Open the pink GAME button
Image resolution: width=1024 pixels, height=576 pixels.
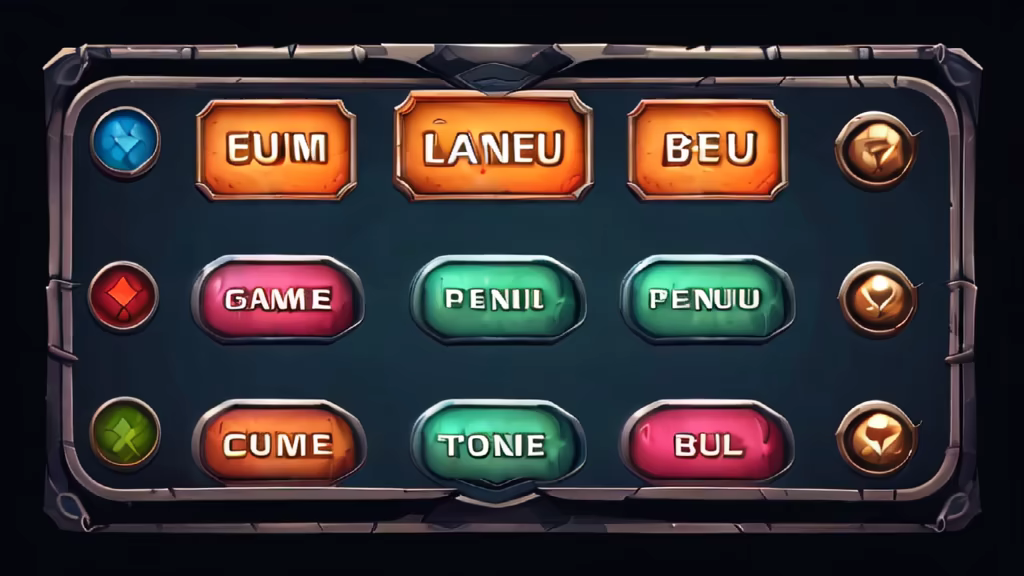click(x=277, y=298)
